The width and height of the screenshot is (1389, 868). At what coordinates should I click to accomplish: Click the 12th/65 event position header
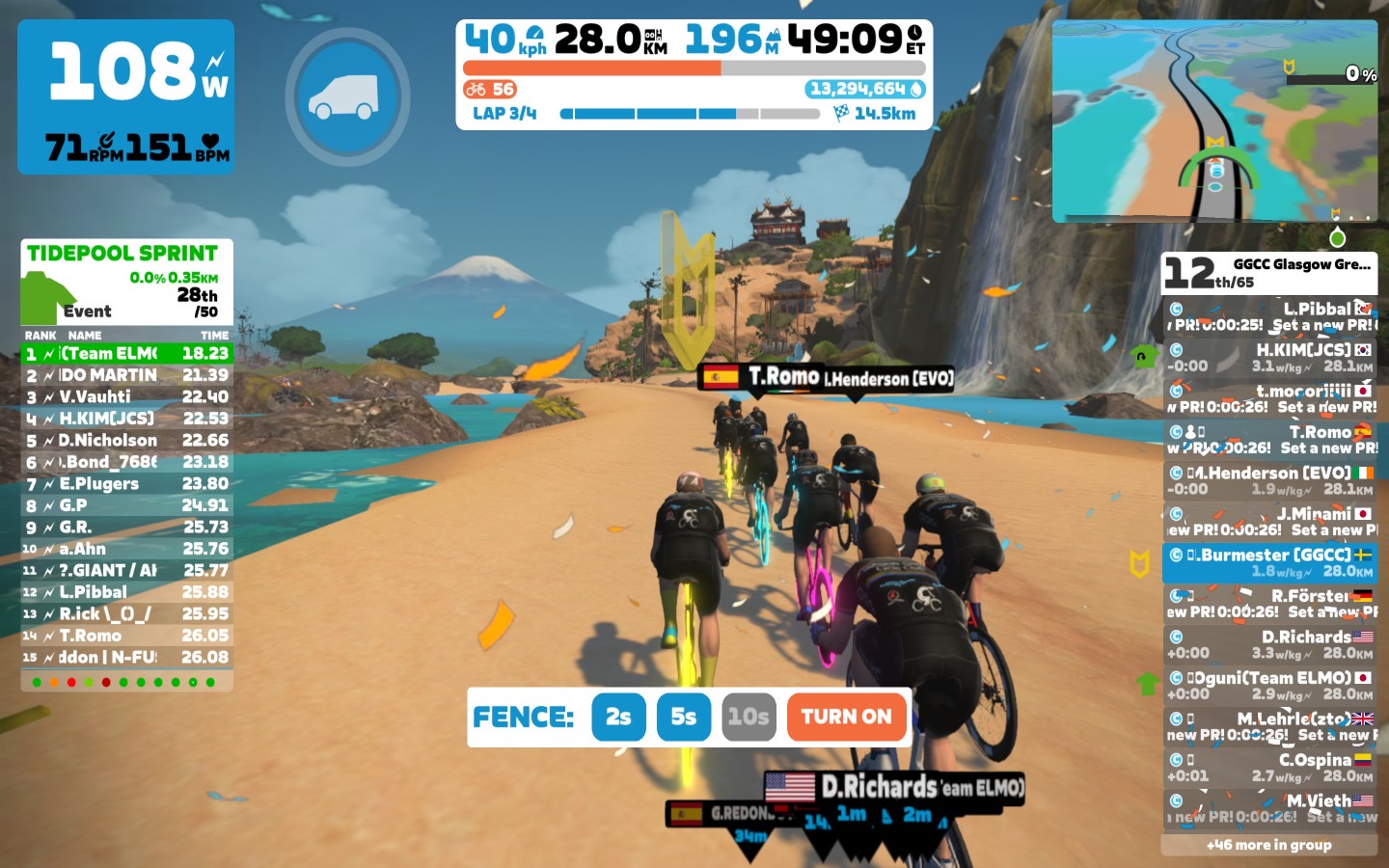tap(1268, 273)
